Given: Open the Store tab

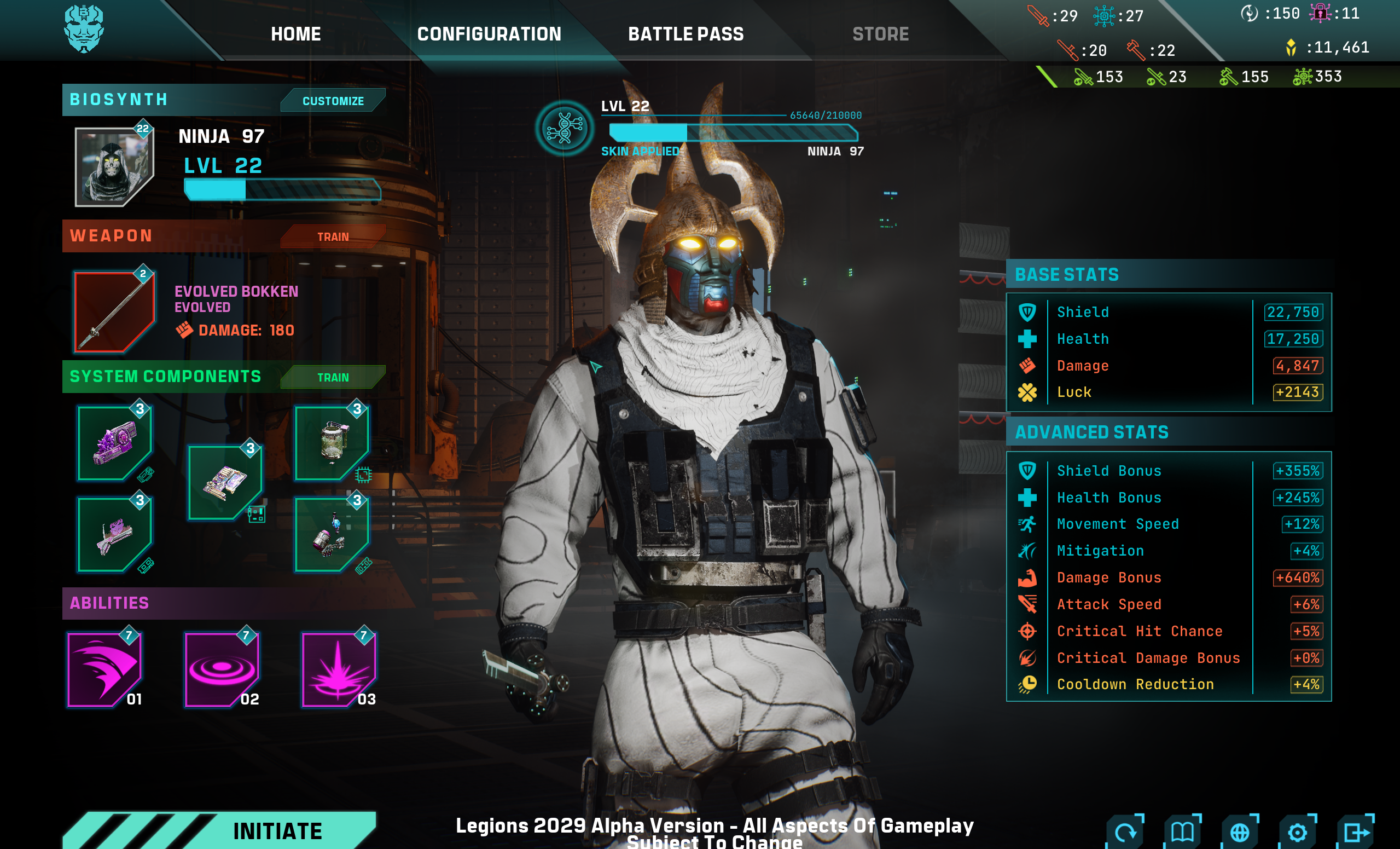Looking at the screenshot, I should [880, 34].
